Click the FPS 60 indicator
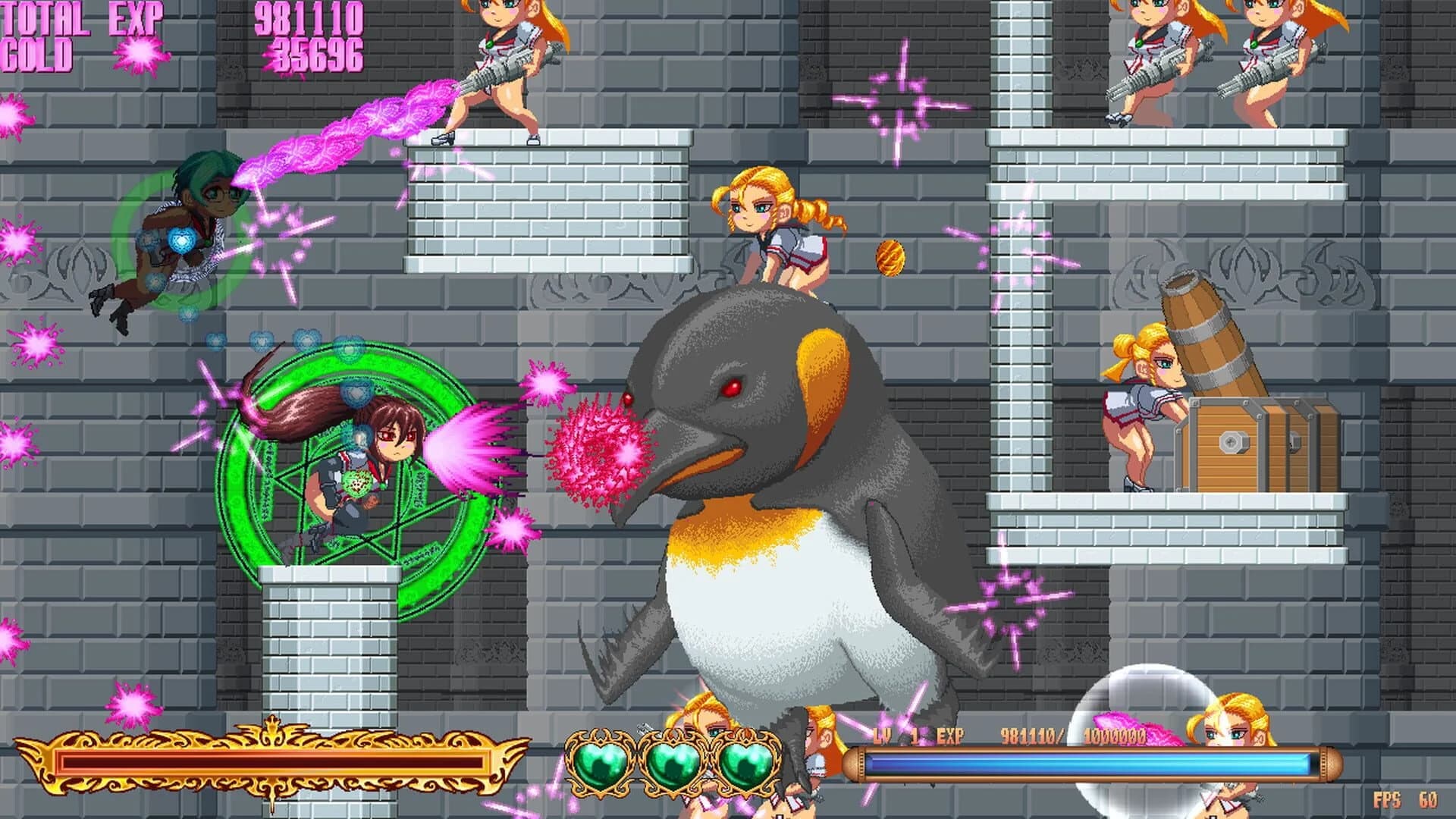Viewport: 1456px width, 819px height. [1407, 802]
